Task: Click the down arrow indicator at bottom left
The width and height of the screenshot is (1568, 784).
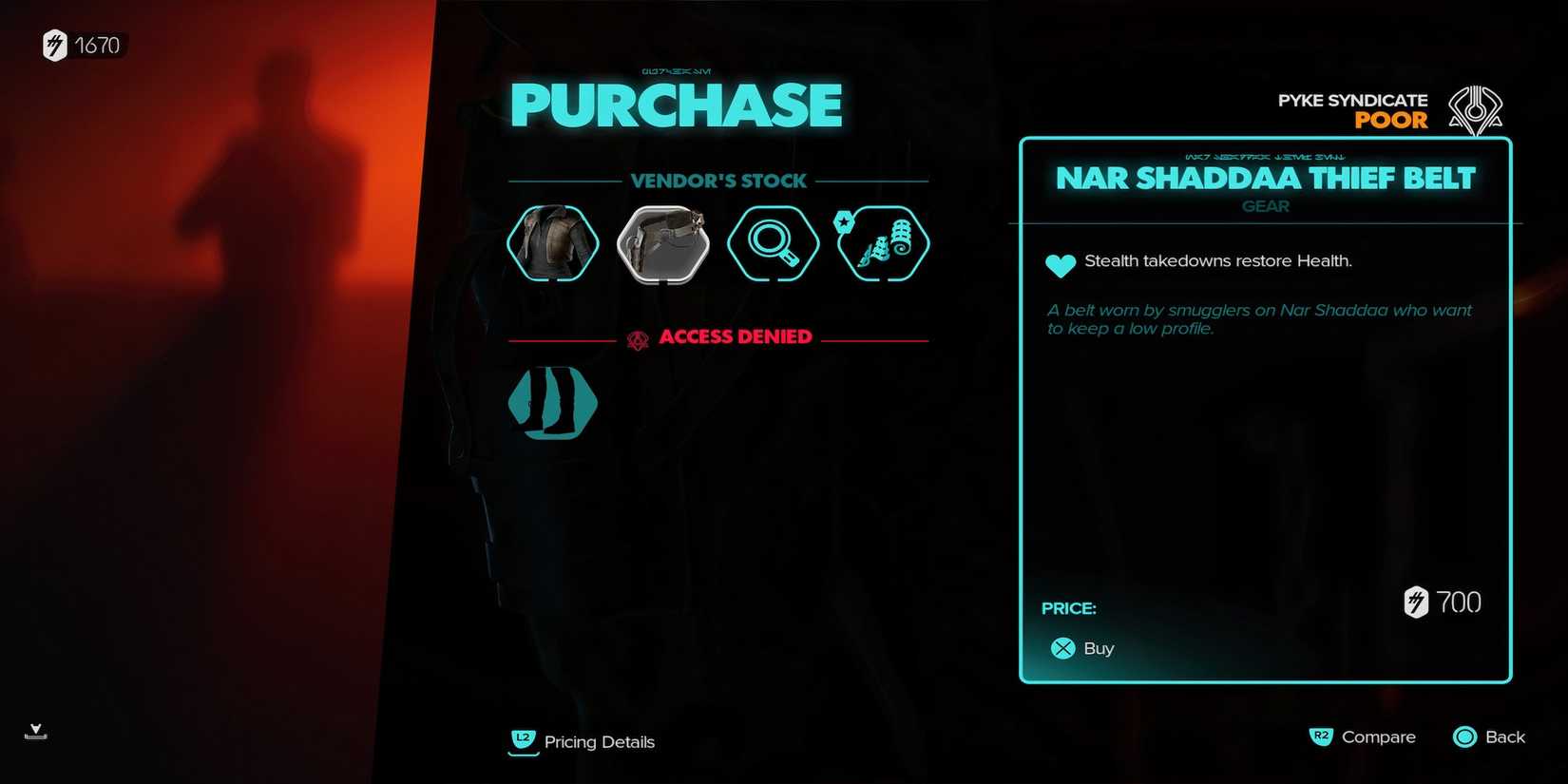Action: point(35,732)
